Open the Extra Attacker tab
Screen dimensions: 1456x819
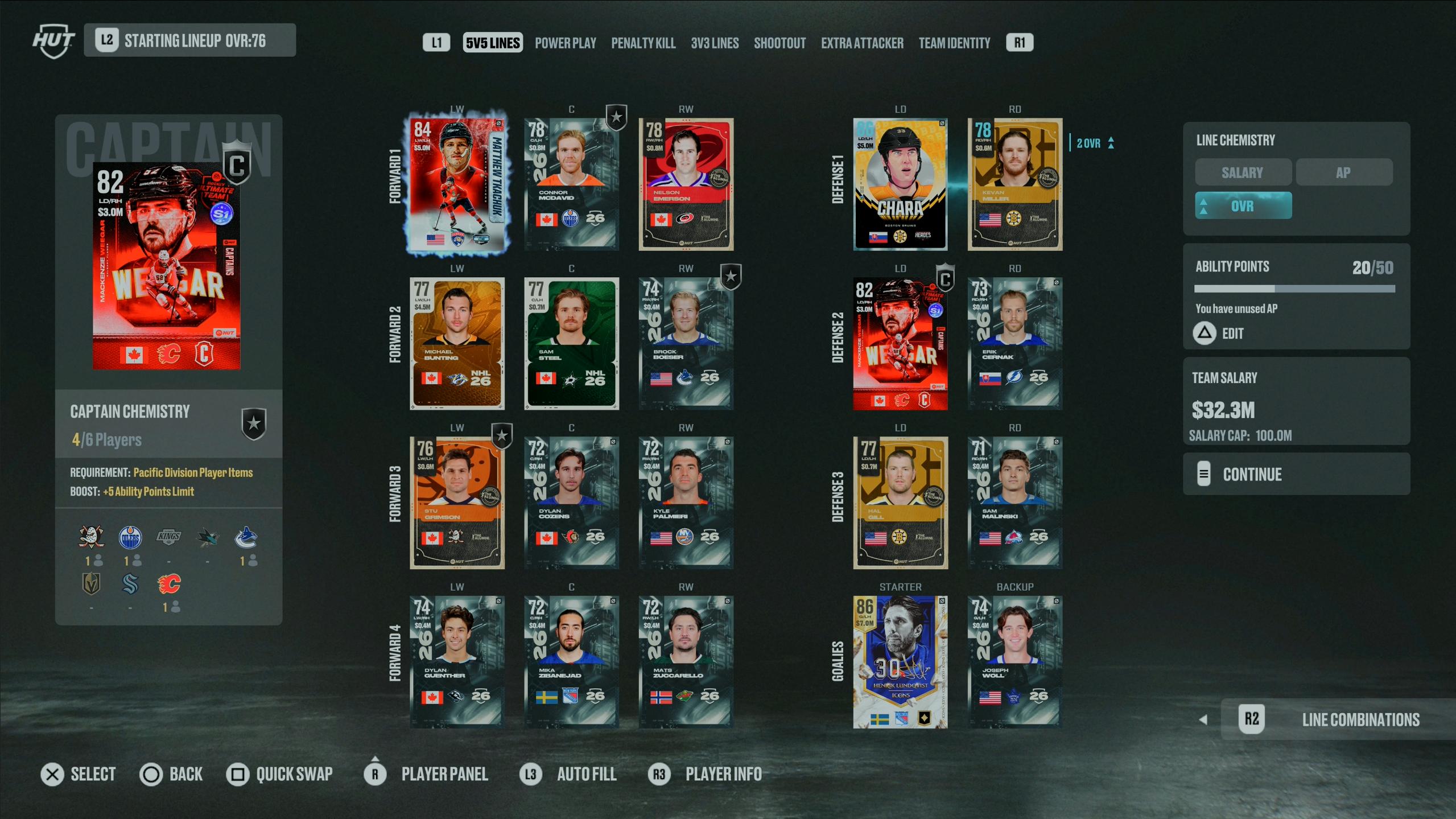click(x=861, y=43)
